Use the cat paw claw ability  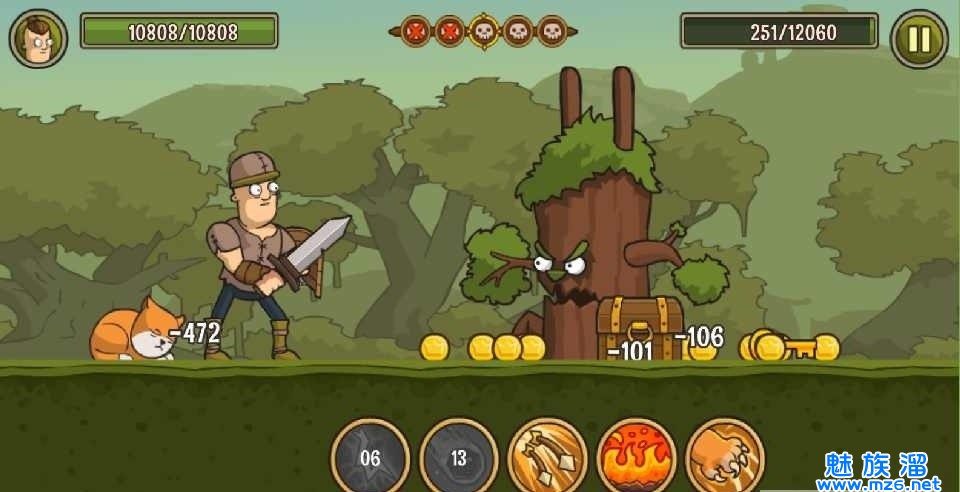point(725,456)
